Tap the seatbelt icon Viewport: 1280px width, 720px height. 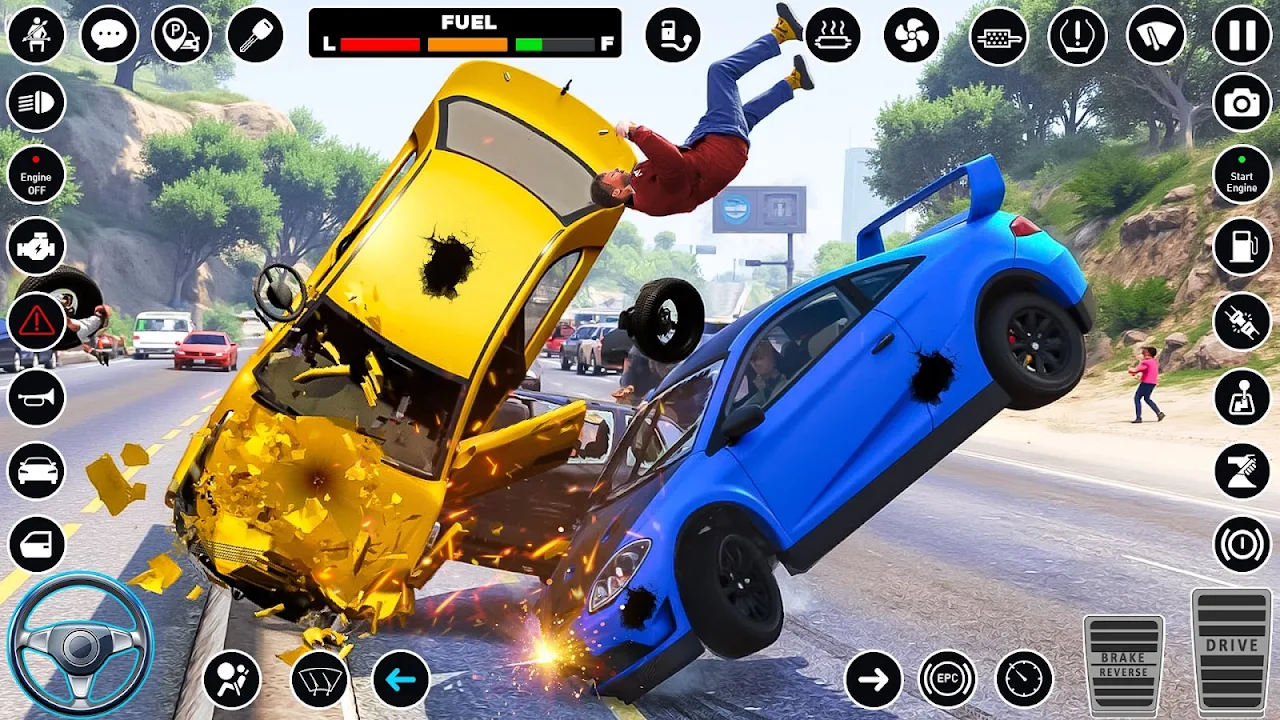point(37,35)
